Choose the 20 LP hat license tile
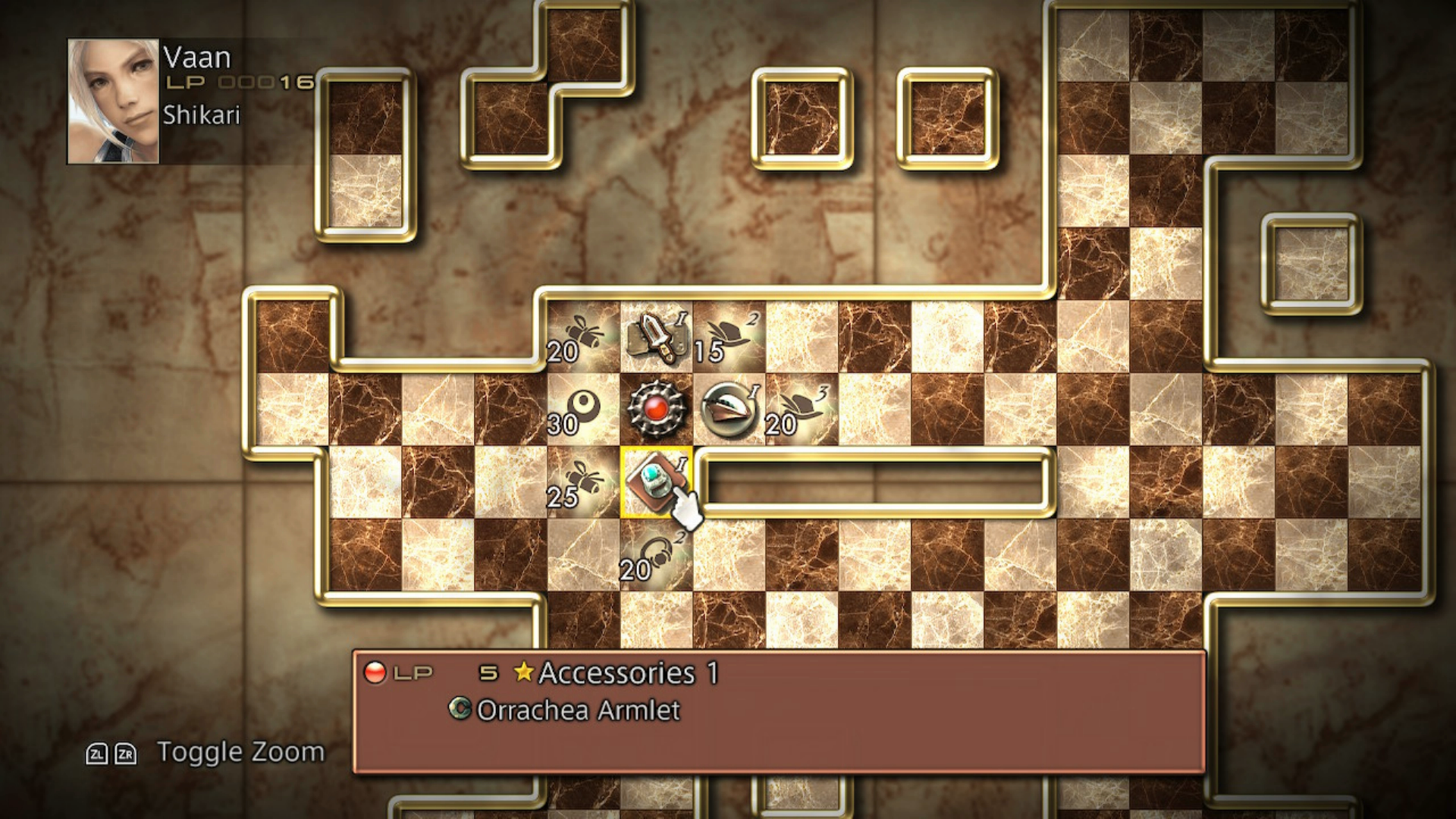 tap(802, 409)
